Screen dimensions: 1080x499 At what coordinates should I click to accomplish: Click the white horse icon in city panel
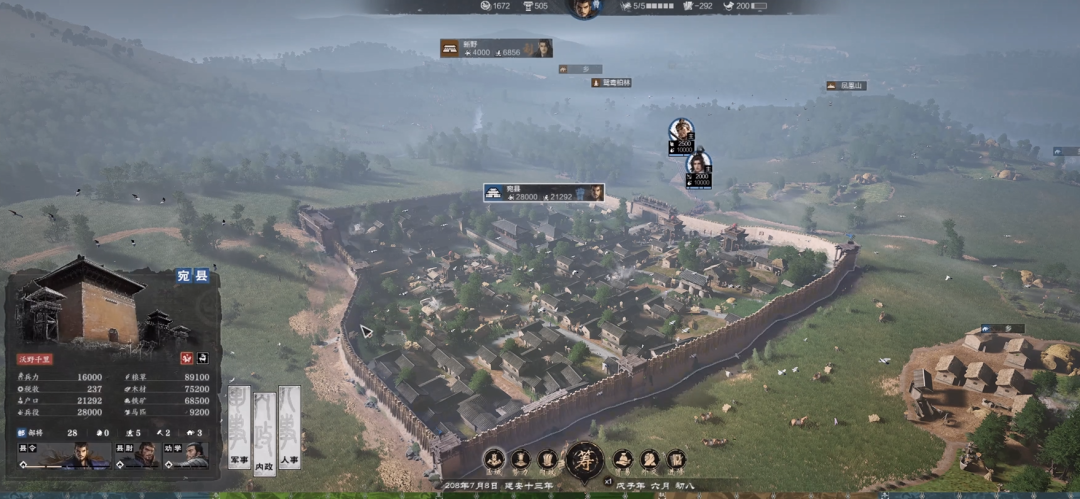click(x=201, y=357)
